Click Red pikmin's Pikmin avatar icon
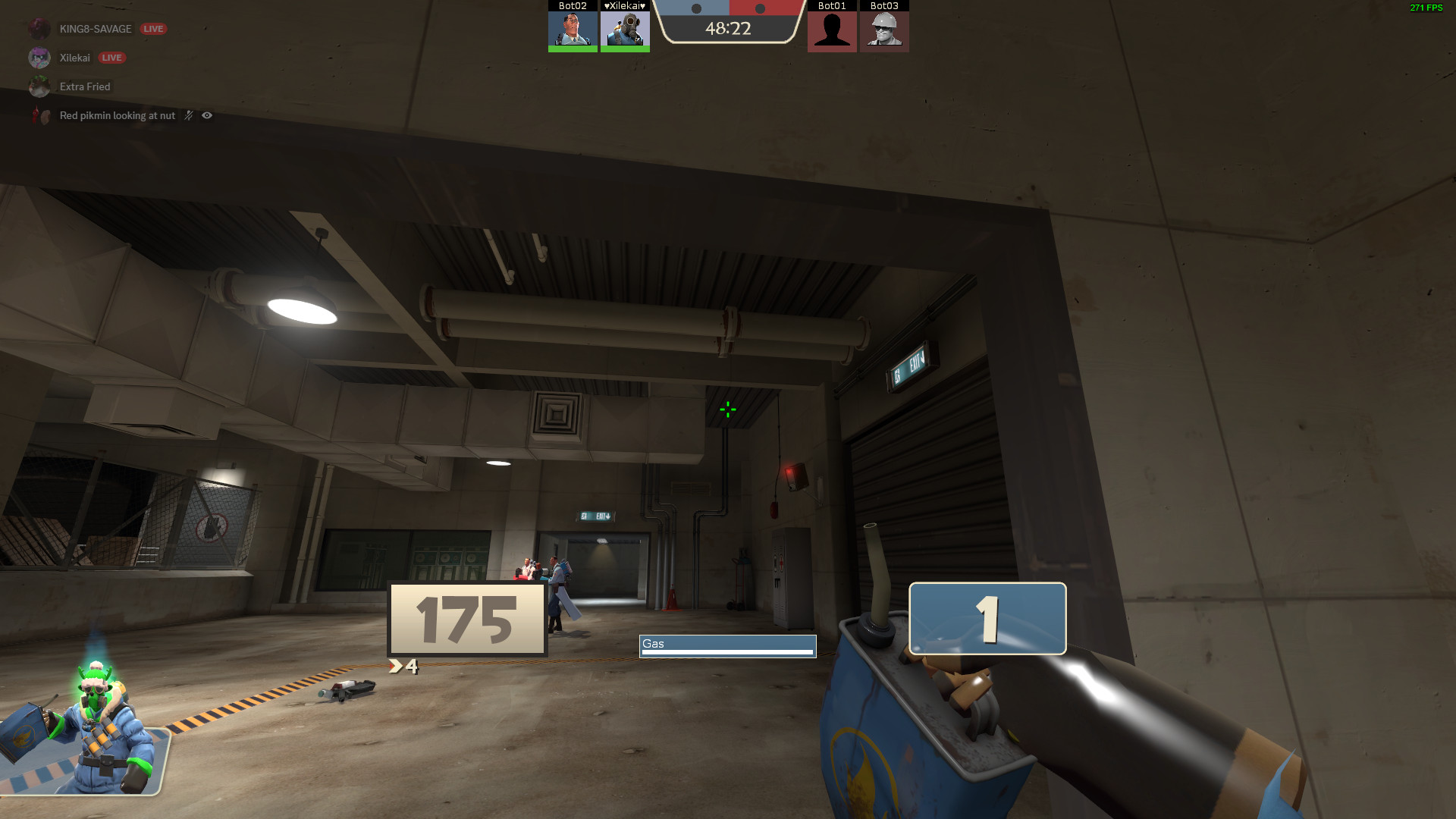The image size is (1456, 819). click(x=39, y=115)
